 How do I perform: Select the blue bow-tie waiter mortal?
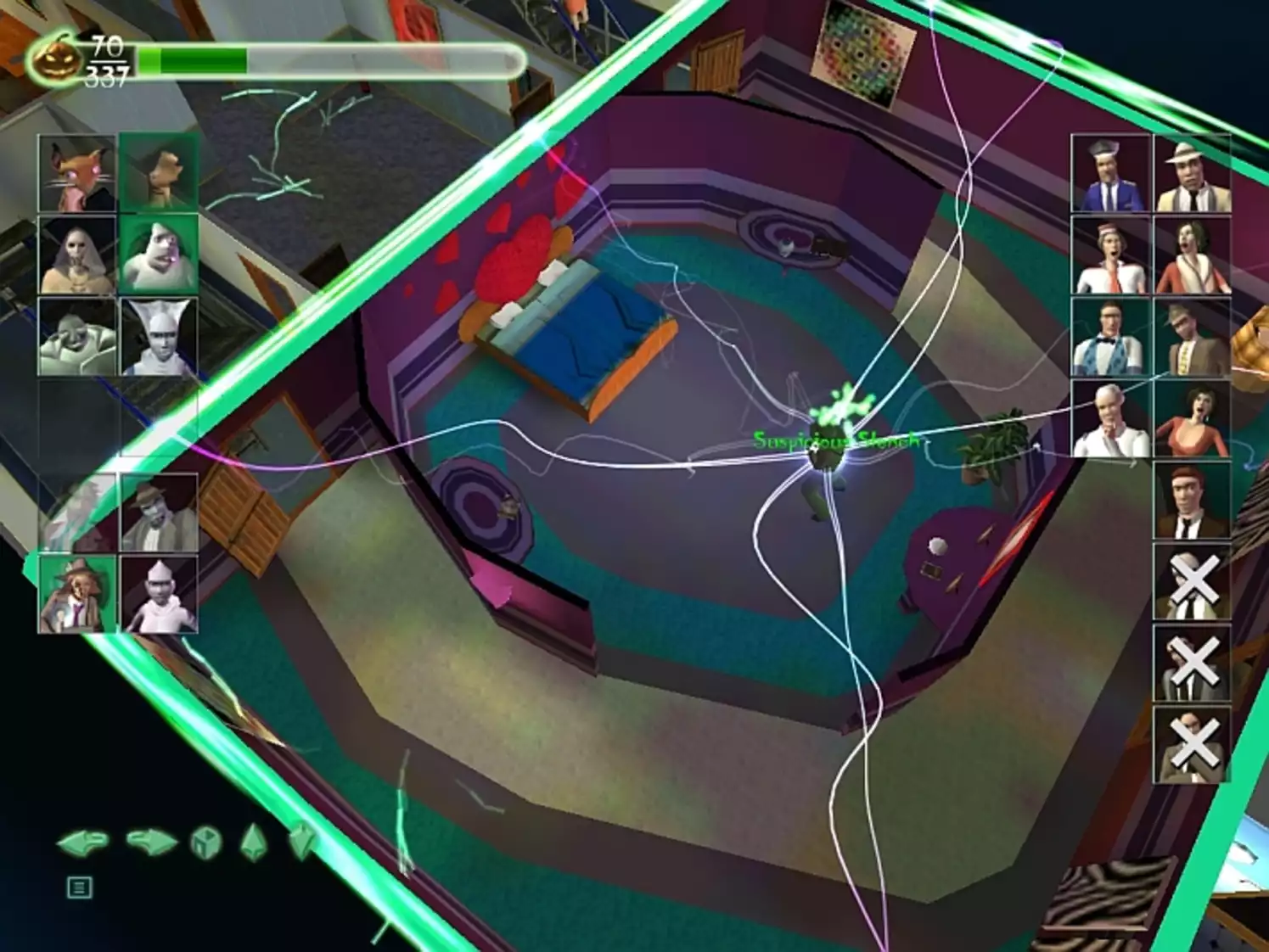pyautogui.click(x=1110, y=337)
